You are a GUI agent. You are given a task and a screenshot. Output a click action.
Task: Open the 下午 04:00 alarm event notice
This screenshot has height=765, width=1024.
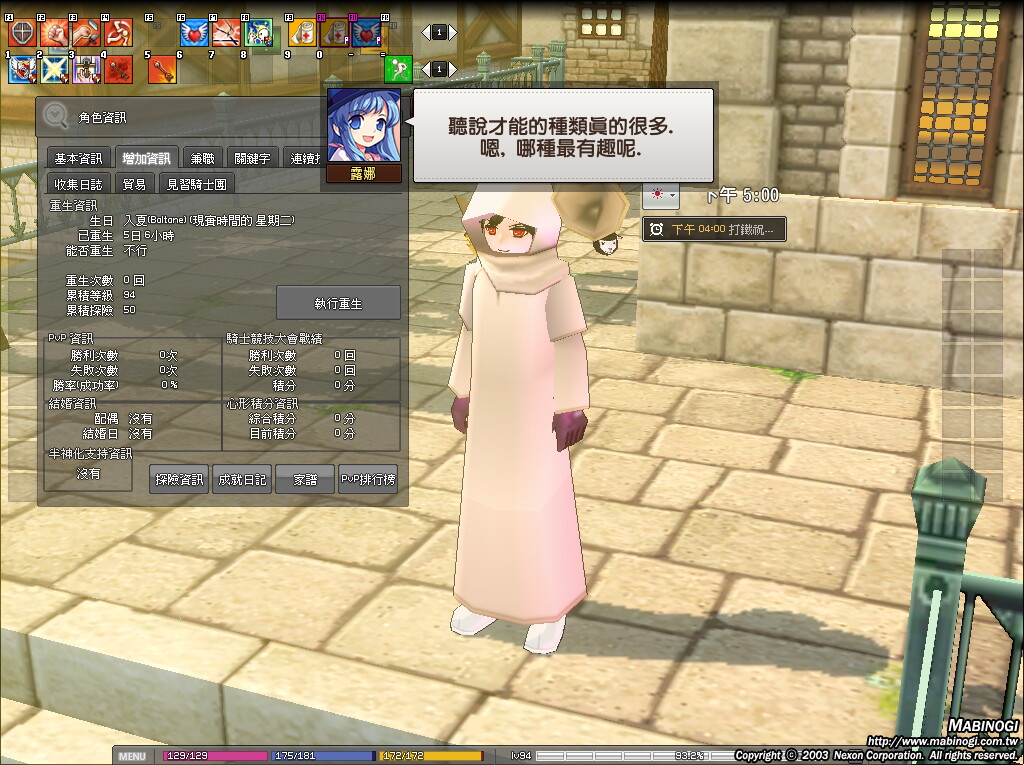[x=712, y=230]
